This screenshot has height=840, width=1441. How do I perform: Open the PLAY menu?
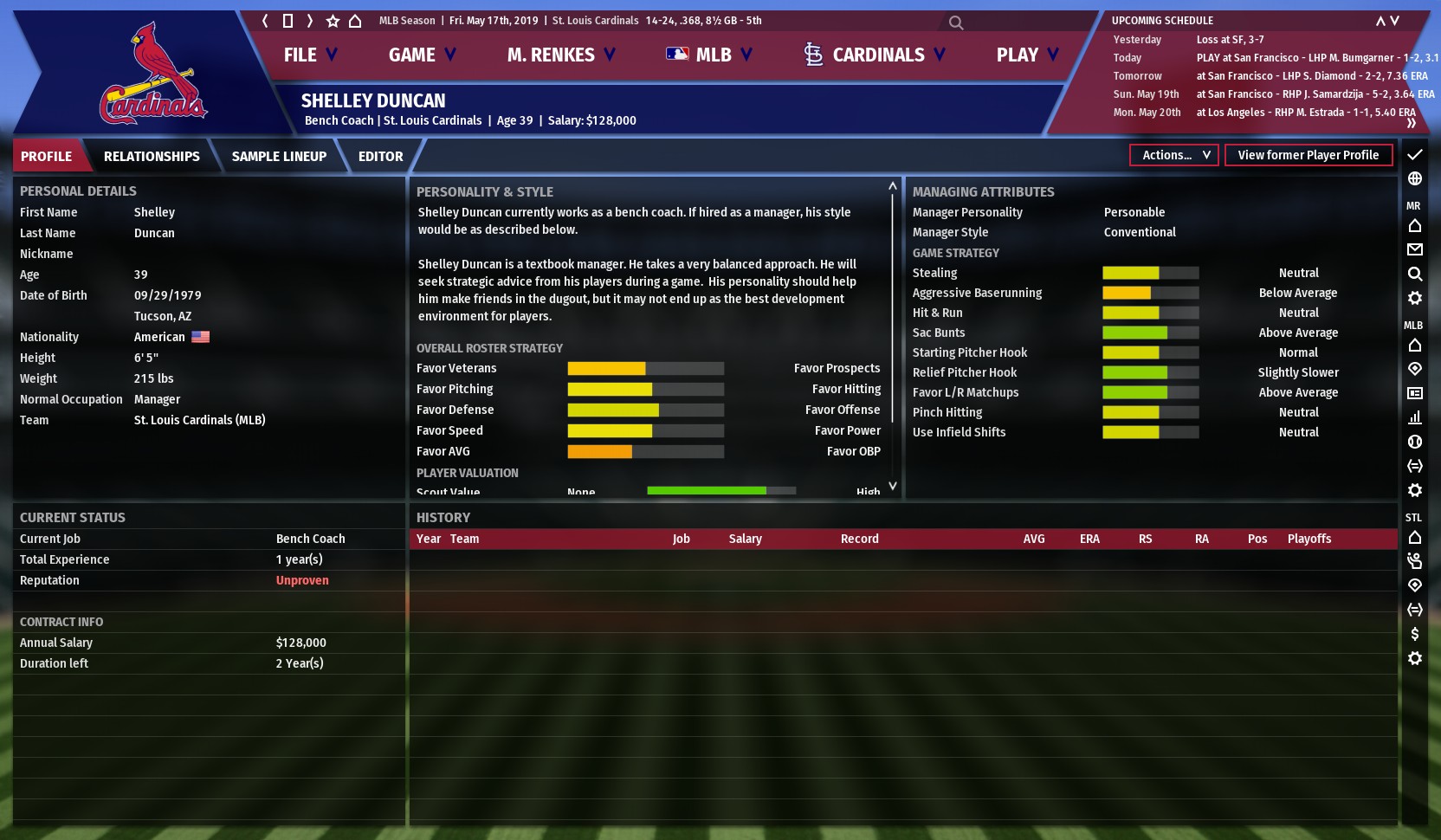click(1027, 55)
